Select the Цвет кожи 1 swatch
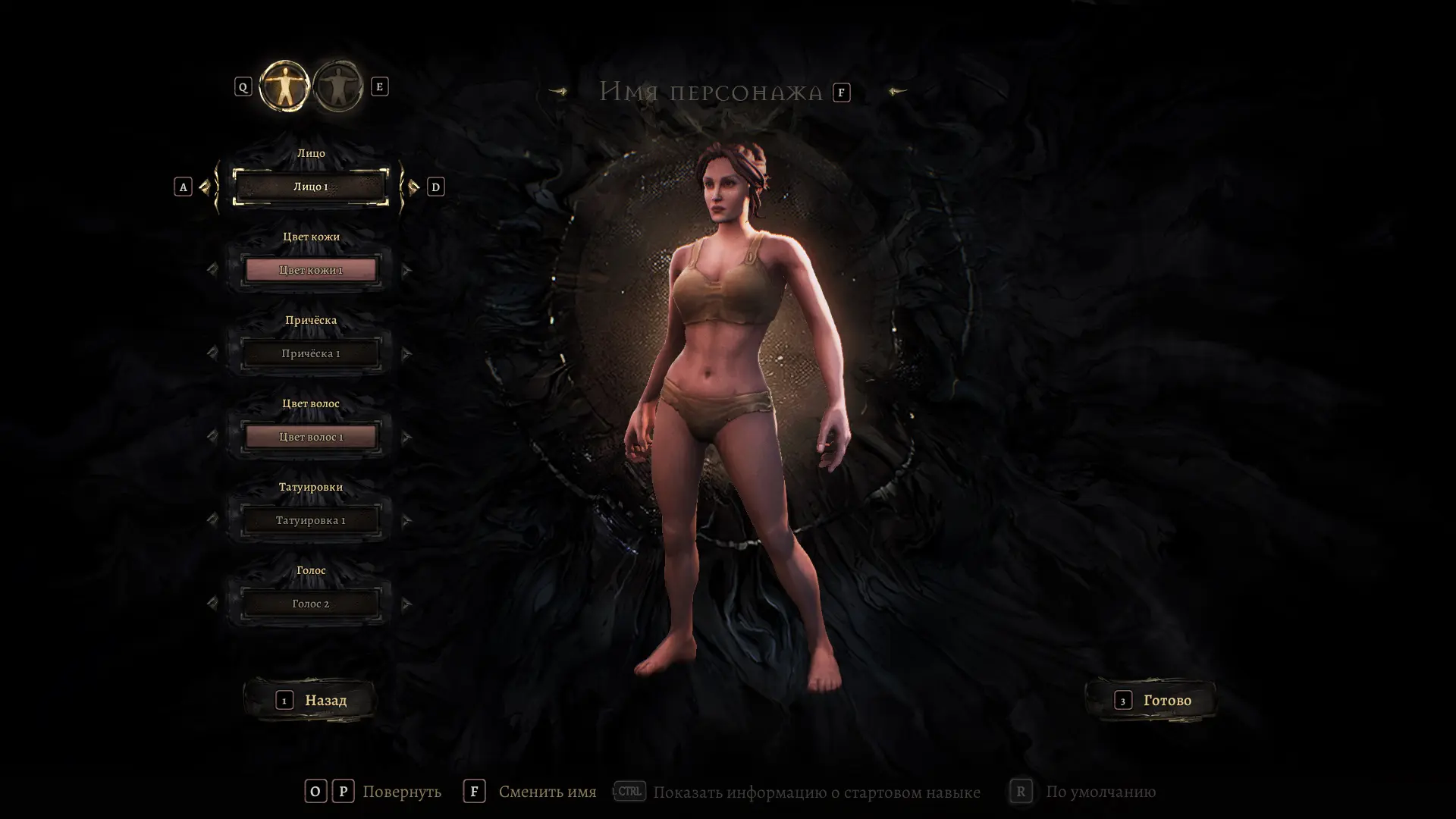1456x819 pixels. click(311, 270)
